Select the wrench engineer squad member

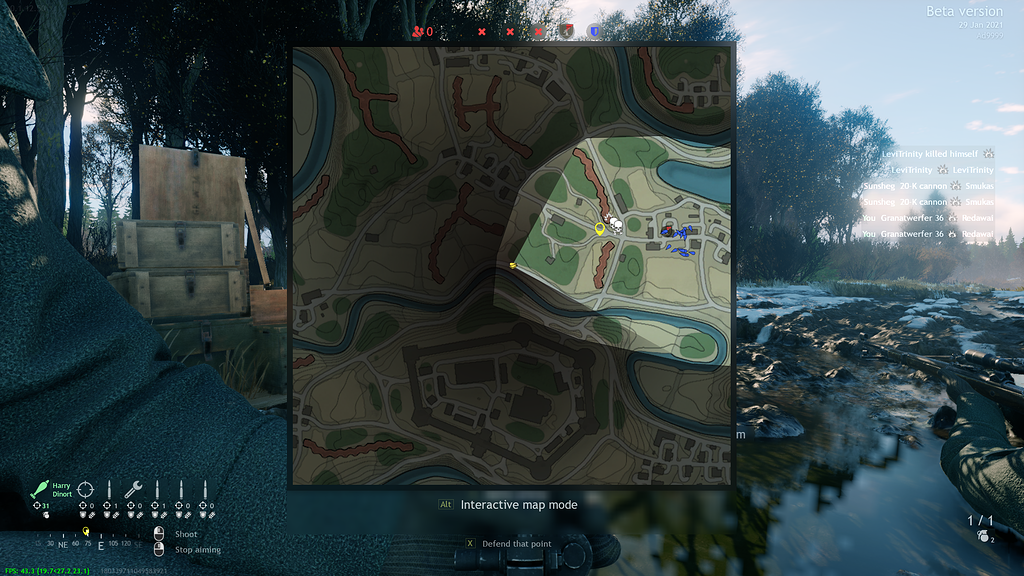point(133,489)
